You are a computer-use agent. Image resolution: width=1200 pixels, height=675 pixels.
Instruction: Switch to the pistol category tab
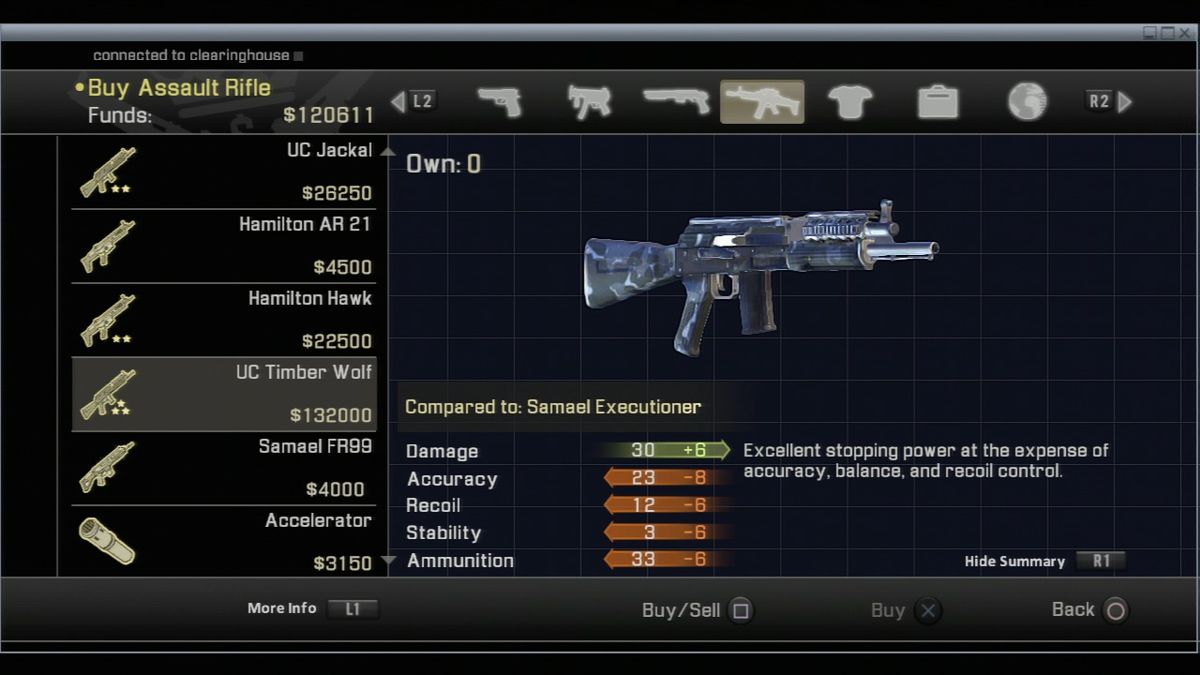click(x=500, y=102)
